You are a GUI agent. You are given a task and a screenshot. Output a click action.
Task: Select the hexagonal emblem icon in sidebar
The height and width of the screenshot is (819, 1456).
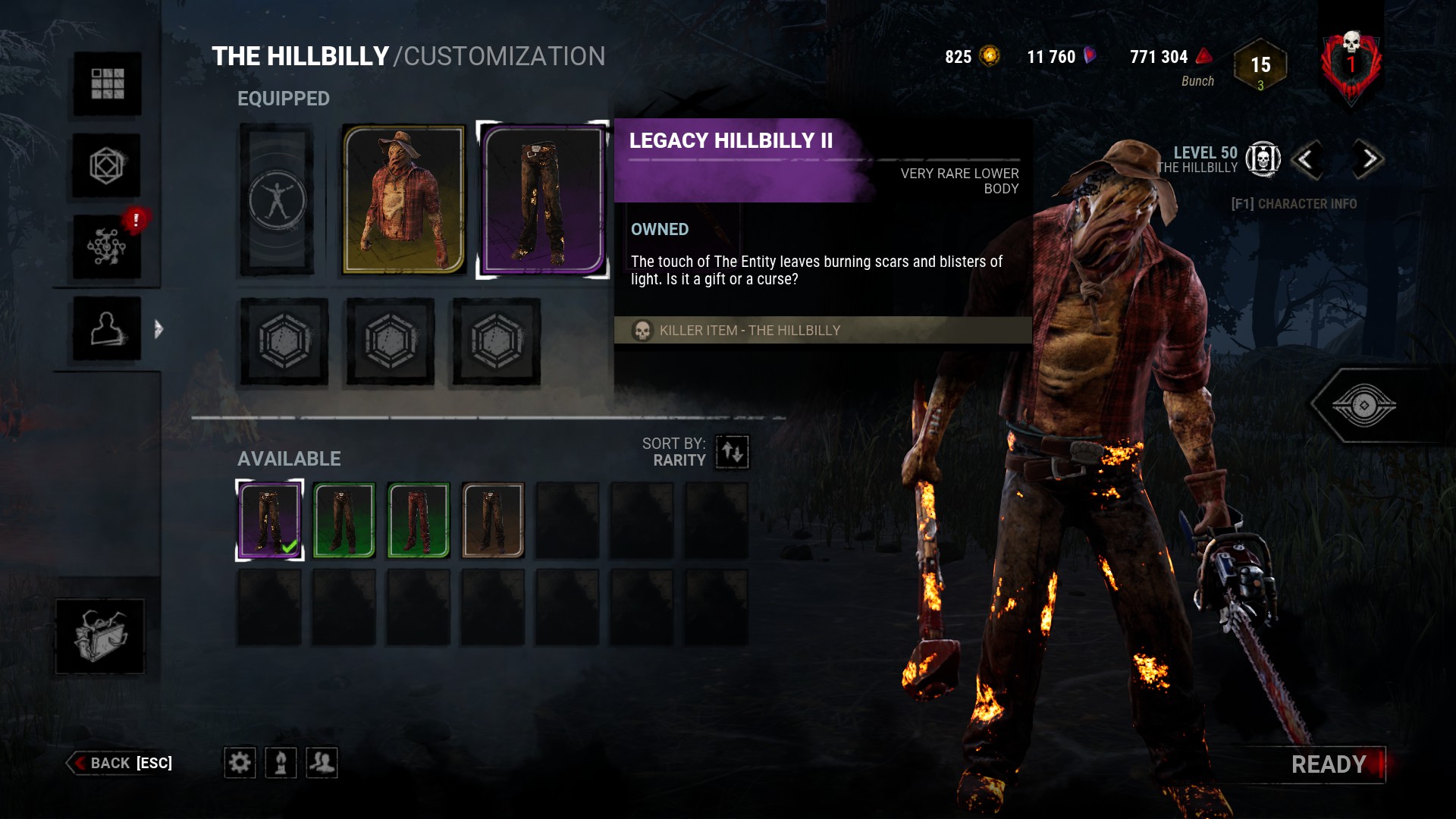[106, 165]
